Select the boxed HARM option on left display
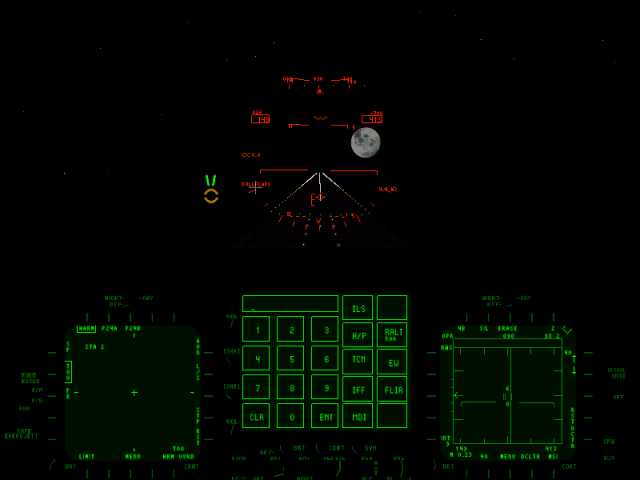The width and height of the screenshot is (640, 480). pyautogui.click(x=86, y=328)
